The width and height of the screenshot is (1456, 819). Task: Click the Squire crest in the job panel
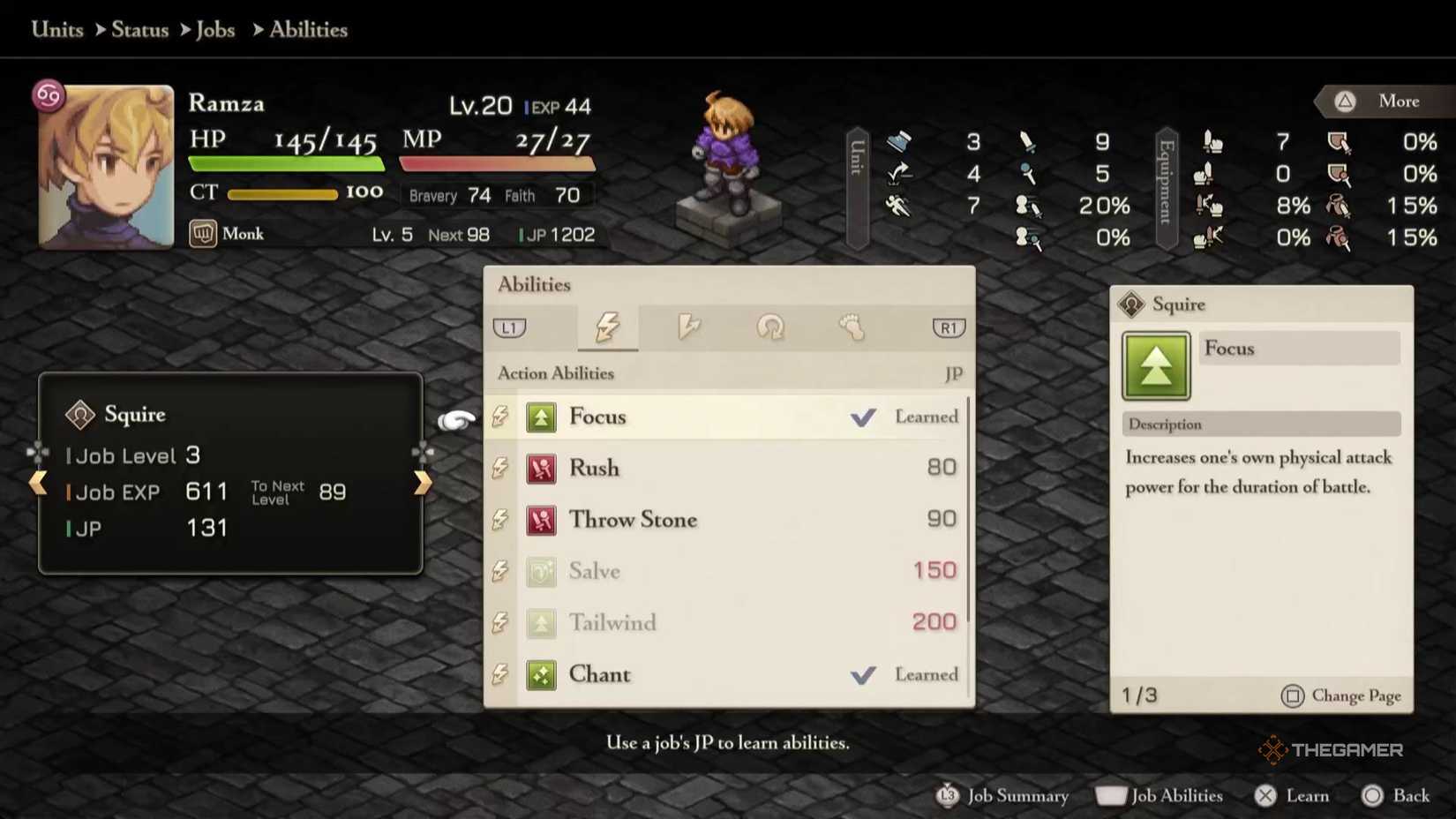click(x=79, y=414)
